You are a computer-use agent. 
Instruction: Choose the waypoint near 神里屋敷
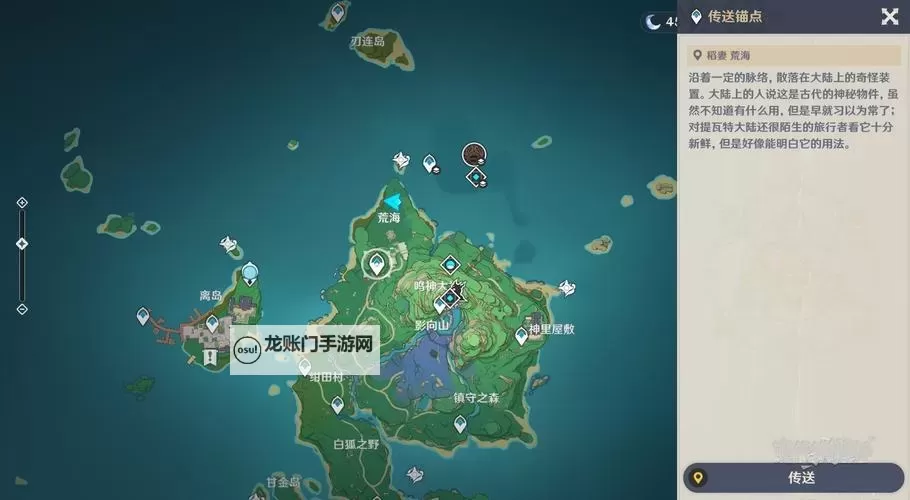click(x=521, y=335)
